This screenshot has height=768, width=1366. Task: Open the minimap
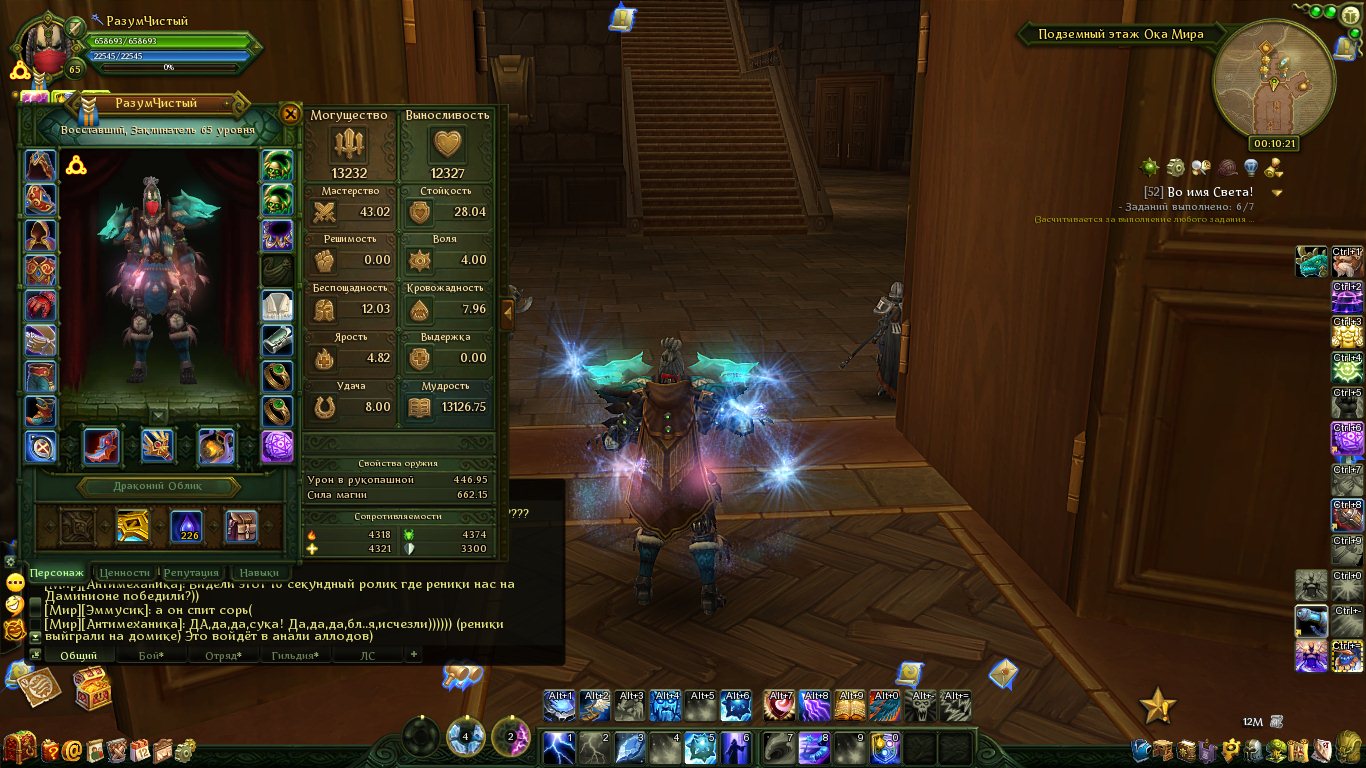click(x=1273, y=83)
